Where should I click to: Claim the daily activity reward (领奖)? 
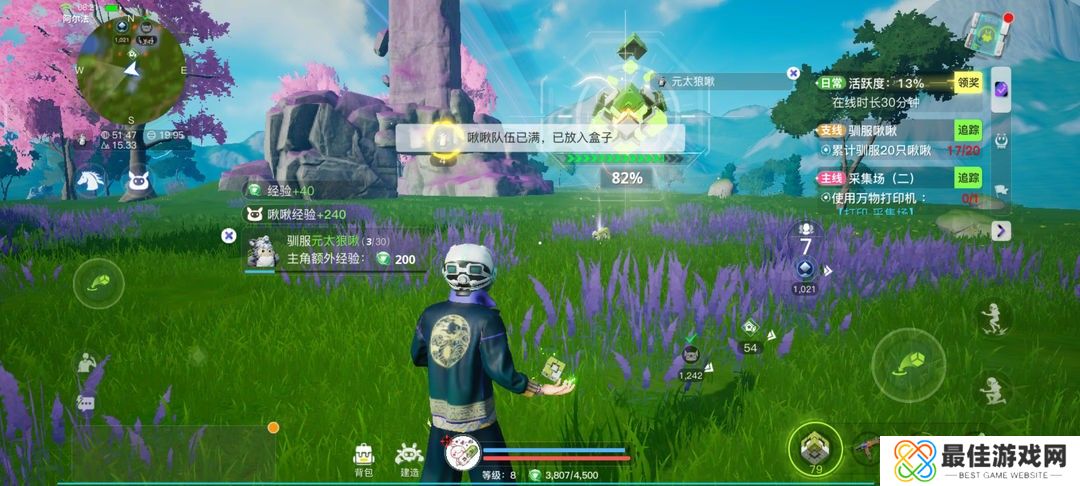(968, 83)
